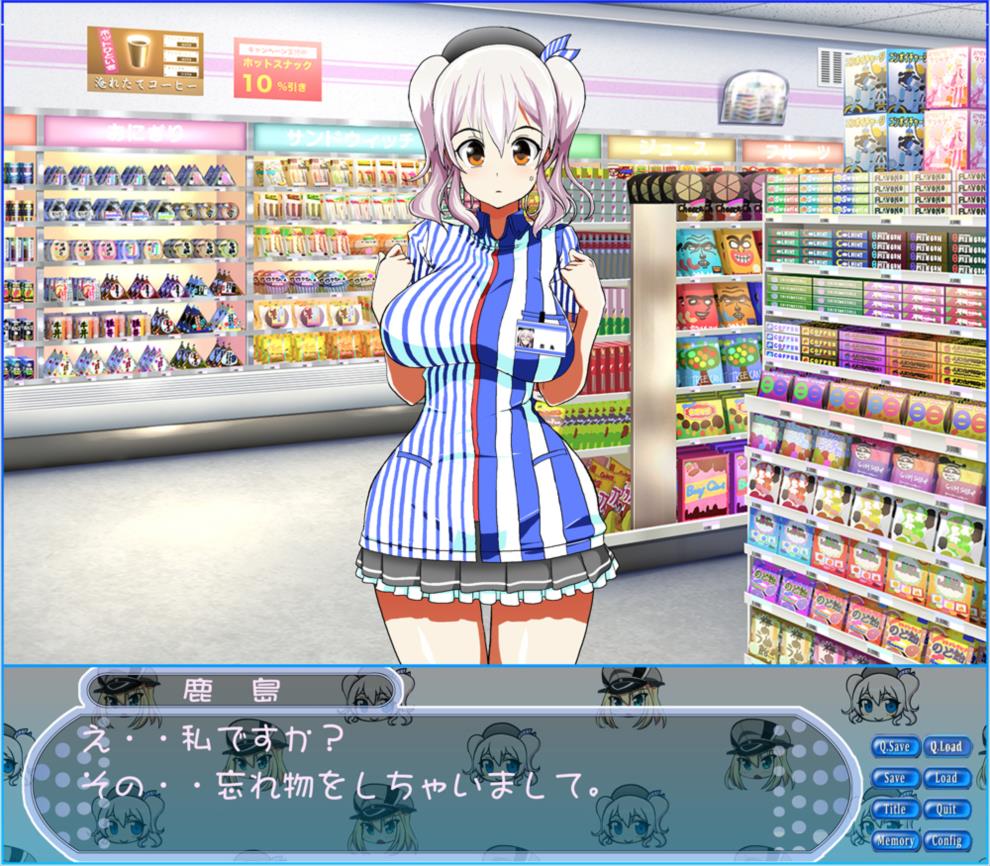The image size is (990, 866).
Task: Return to the Title screen
Action: coord(895,809)
